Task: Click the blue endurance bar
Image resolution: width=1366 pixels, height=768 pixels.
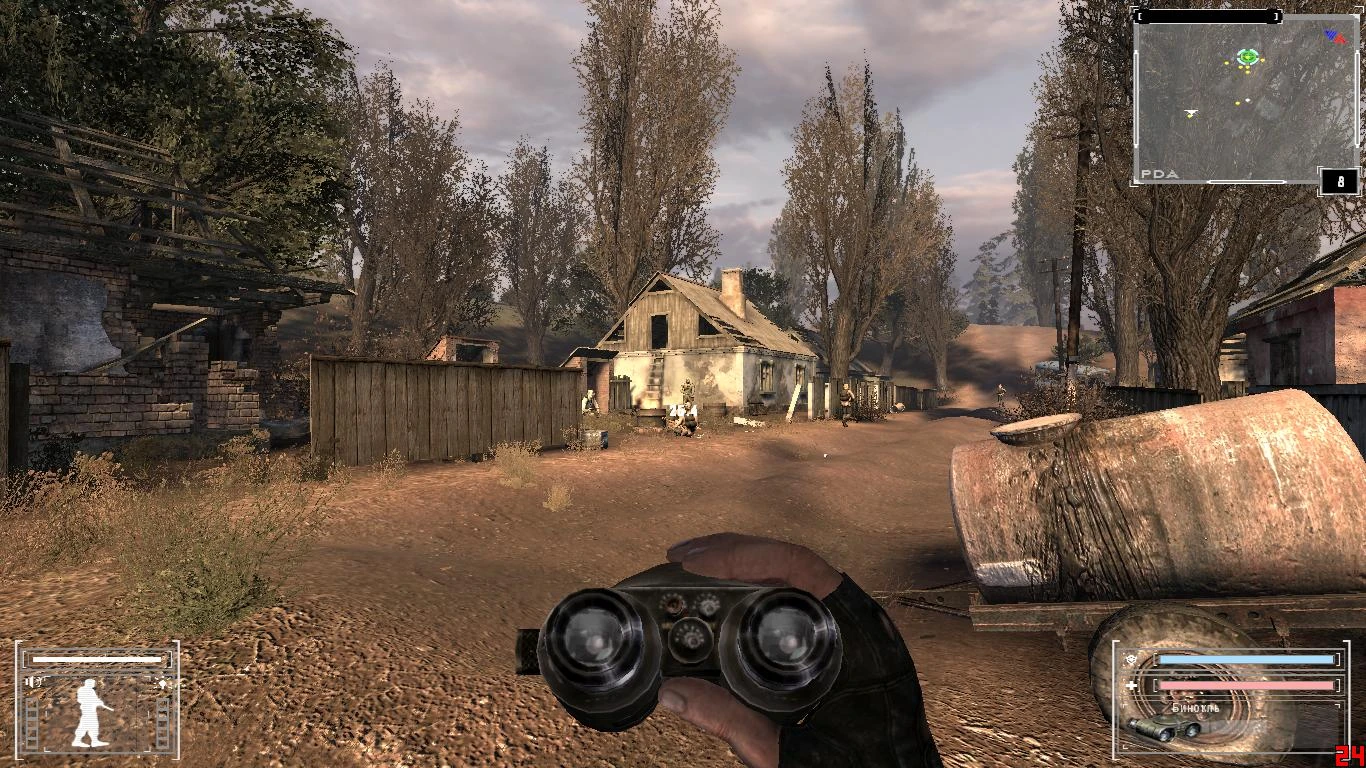Action: click(1246, 659)
